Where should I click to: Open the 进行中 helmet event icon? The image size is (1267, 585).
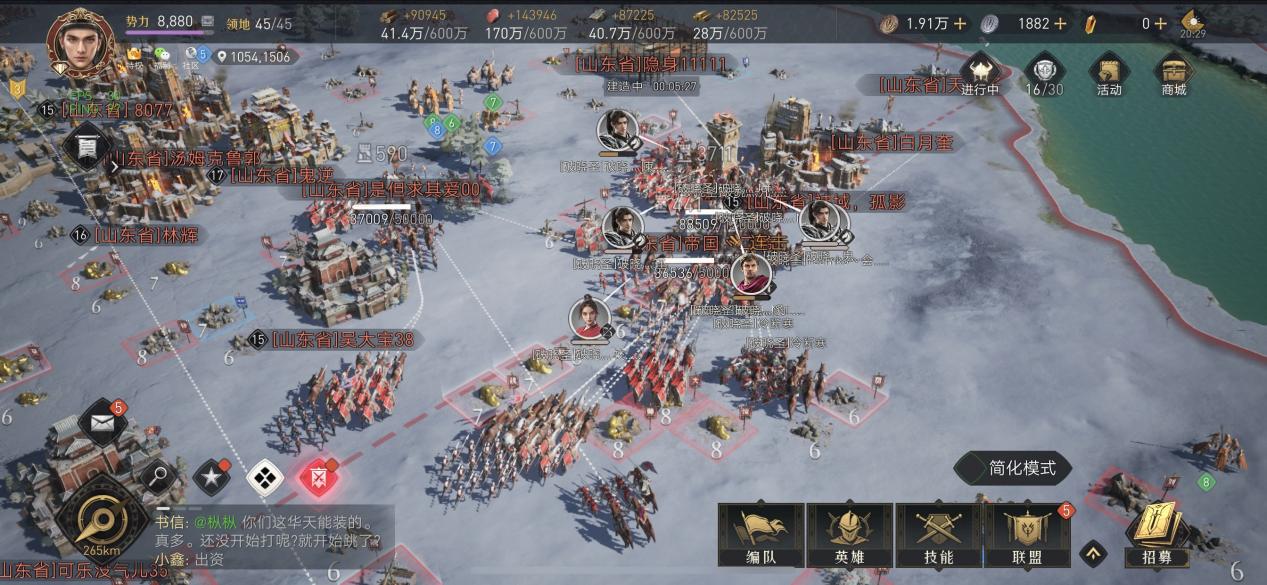point(979,74)
